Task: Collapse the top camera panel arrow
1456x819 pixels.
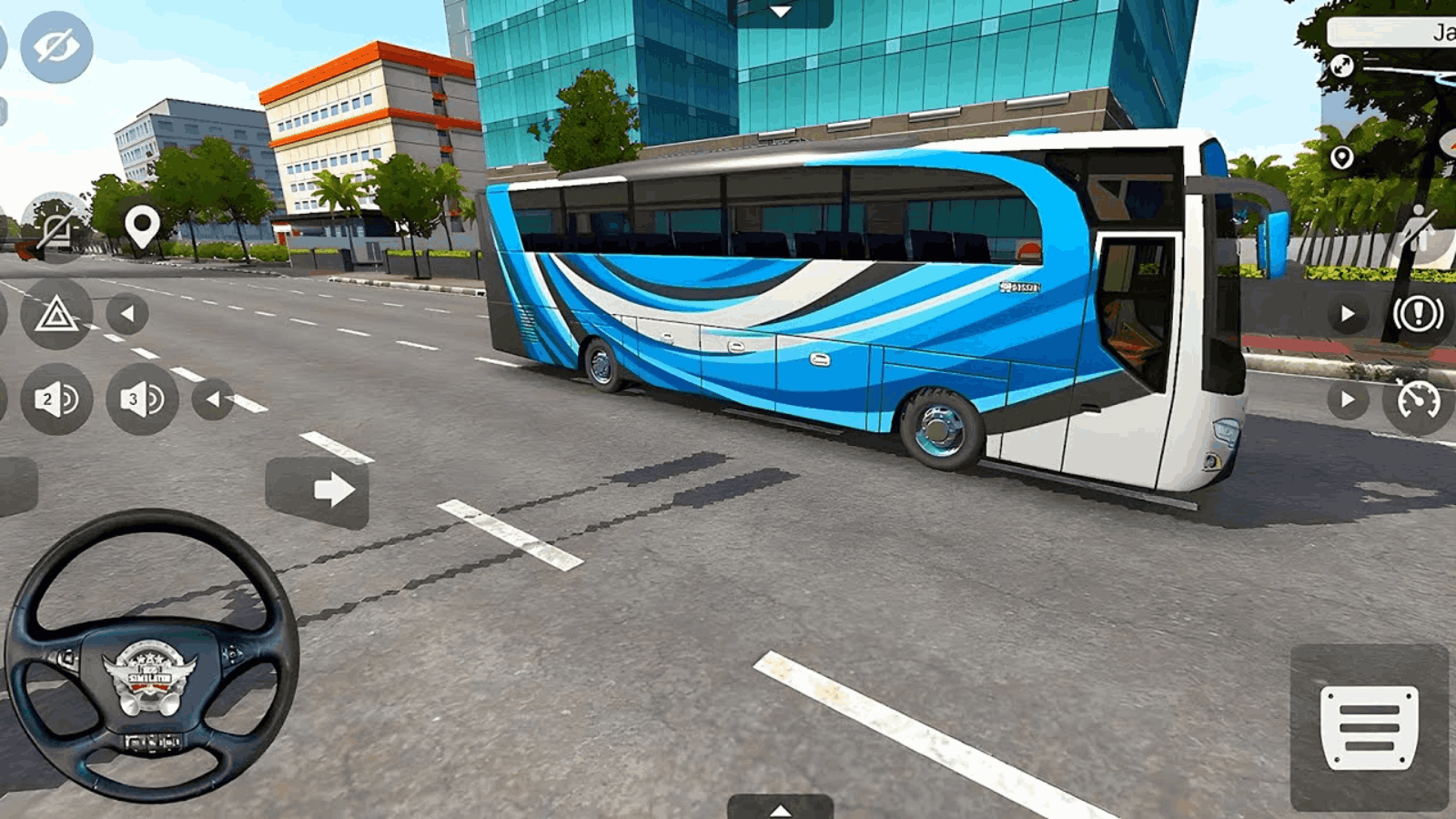Action: pos(778,13)
